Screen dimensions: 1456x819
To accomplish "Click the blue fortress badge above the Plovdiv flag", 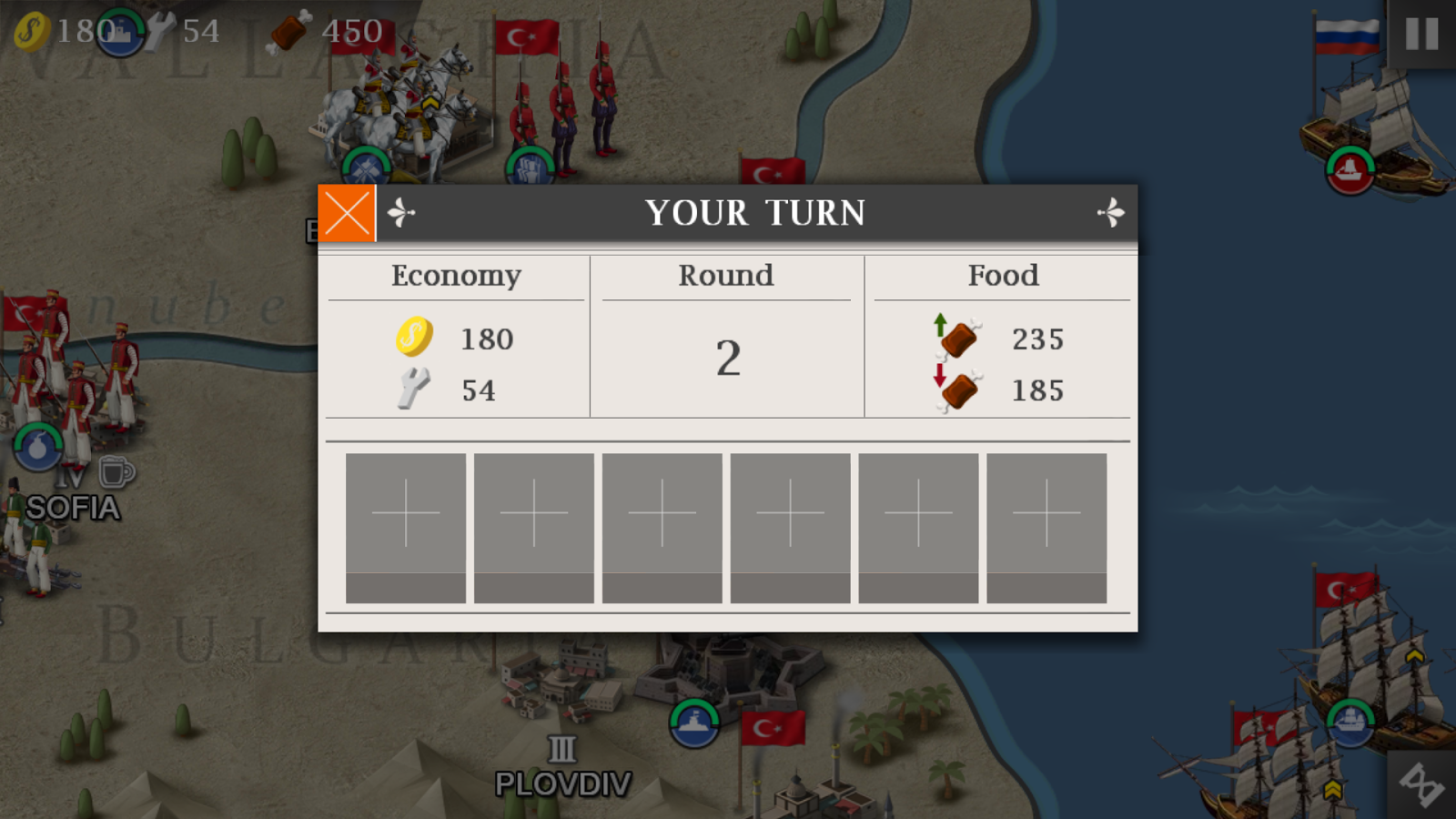I will (695, 723).
